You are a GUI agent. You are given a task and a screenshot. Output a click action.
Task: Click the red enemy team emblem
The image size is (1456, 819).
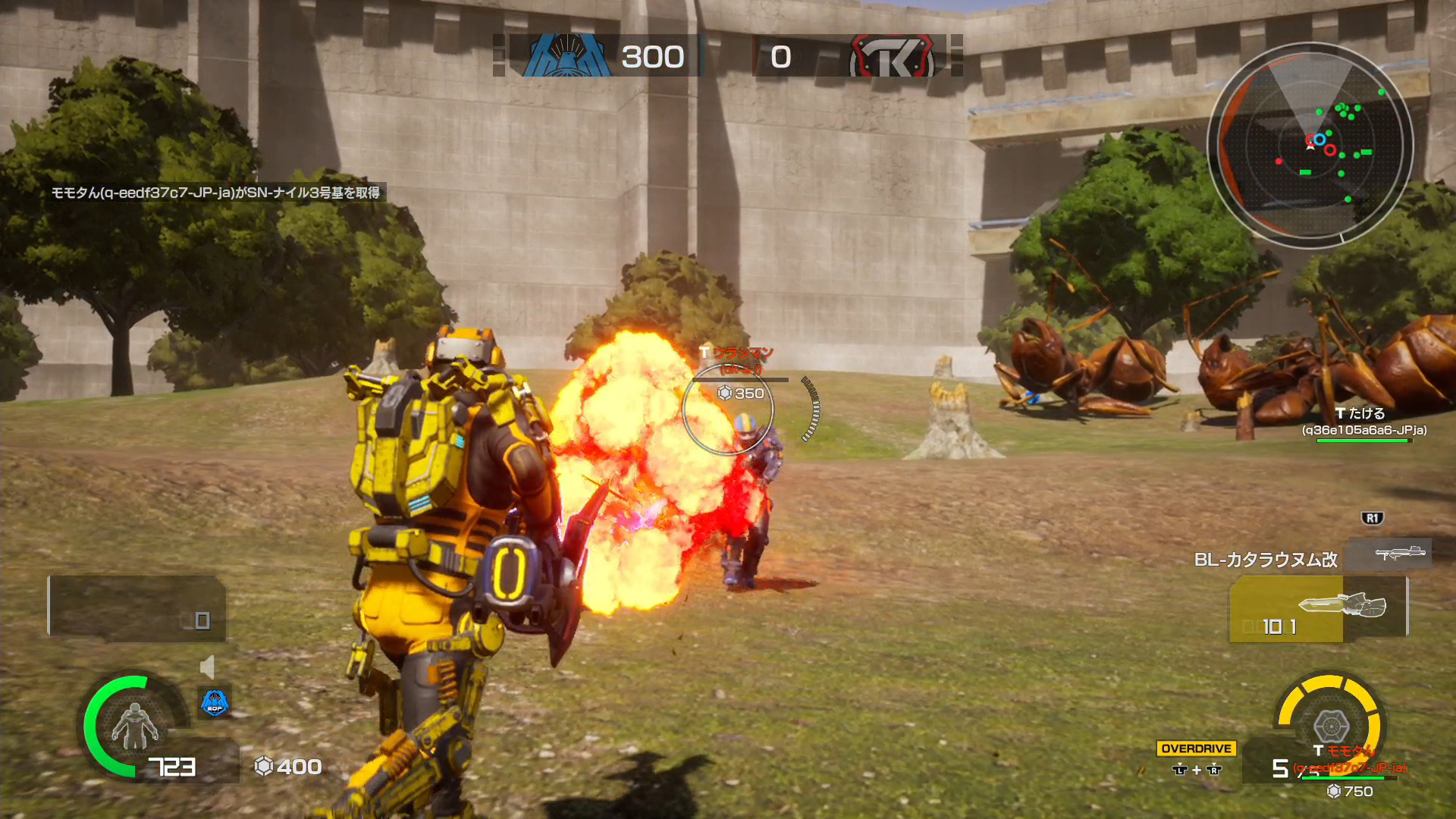892,56
